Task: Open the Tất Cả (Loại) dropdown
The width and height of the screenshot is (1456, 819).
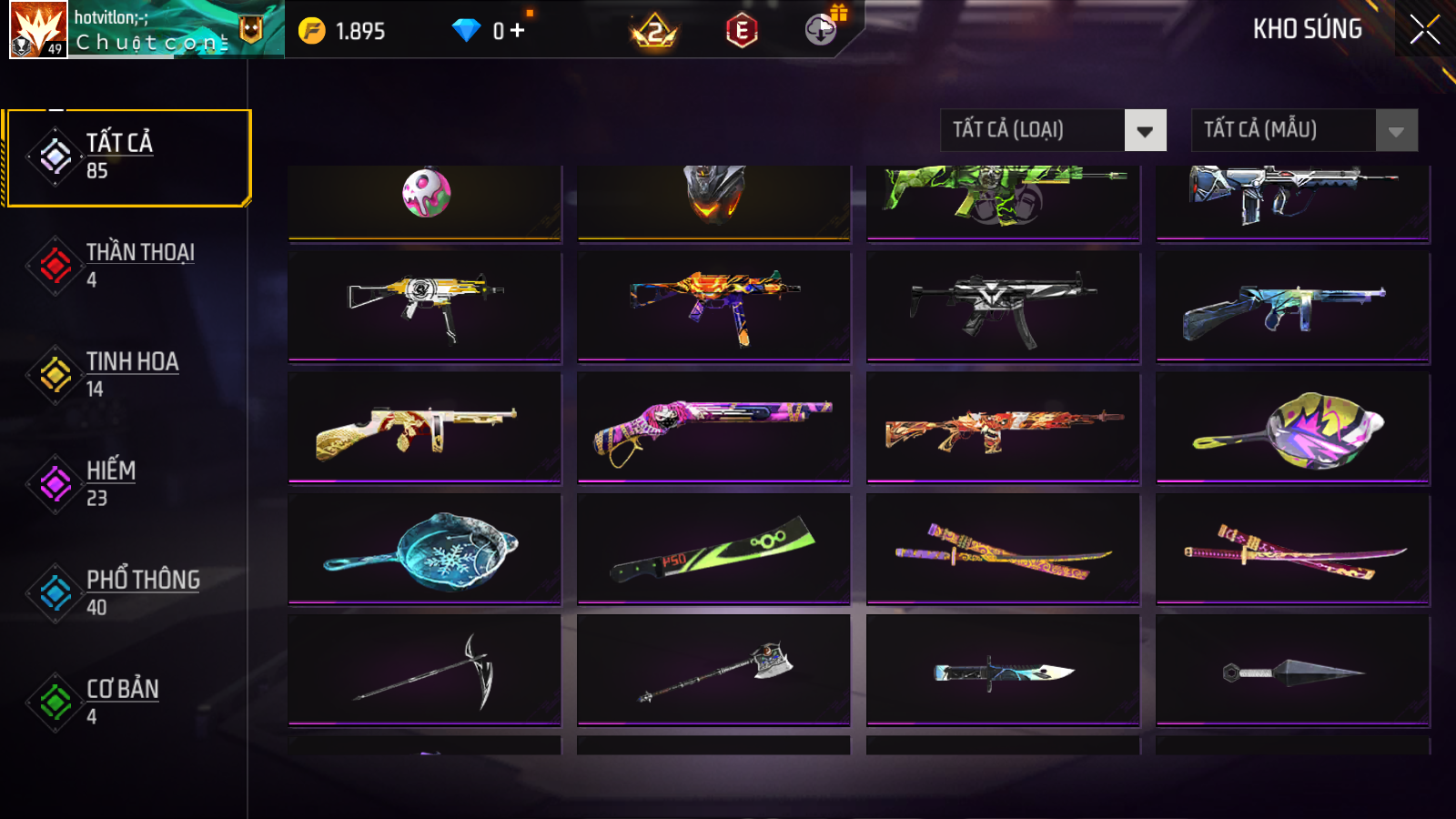Action: coord(1053,130)
